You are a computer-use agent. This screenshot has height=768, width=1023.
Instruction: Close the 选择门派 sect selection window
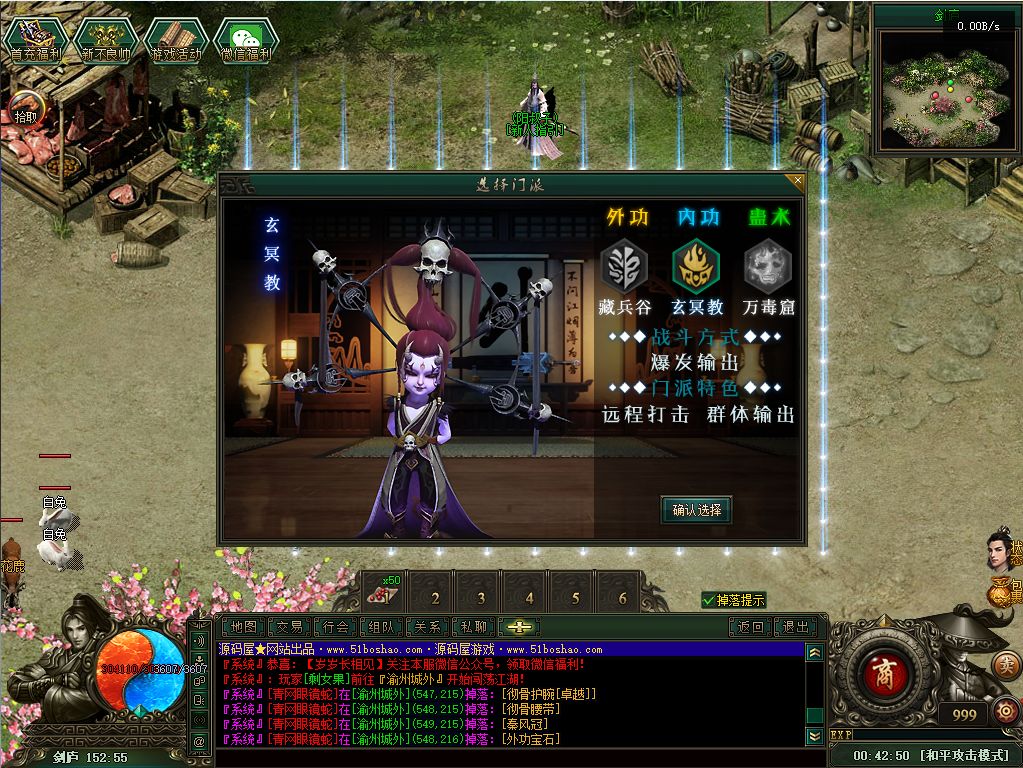pyautogui.click(x=797, y=182)
